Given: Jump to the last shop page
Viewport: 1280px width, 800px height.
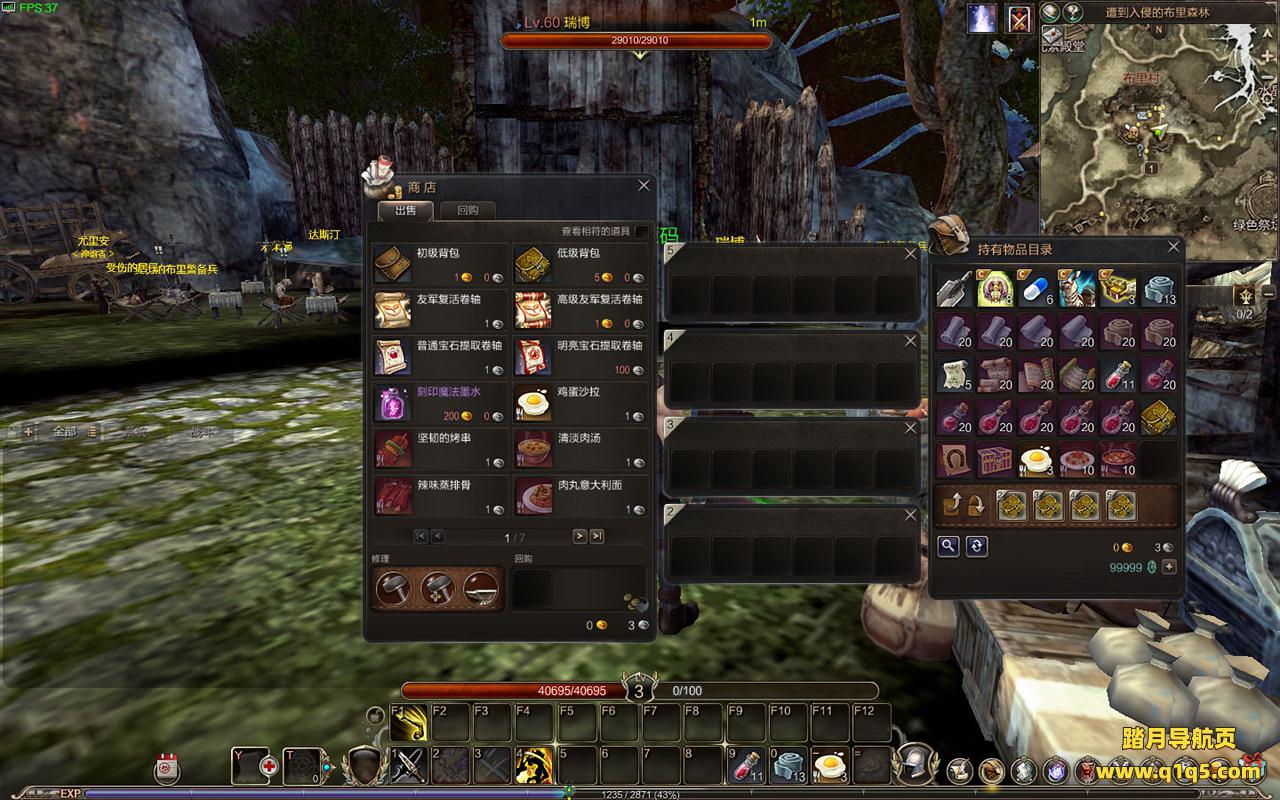Looking at the screenshot, I should tap(597, 537).
